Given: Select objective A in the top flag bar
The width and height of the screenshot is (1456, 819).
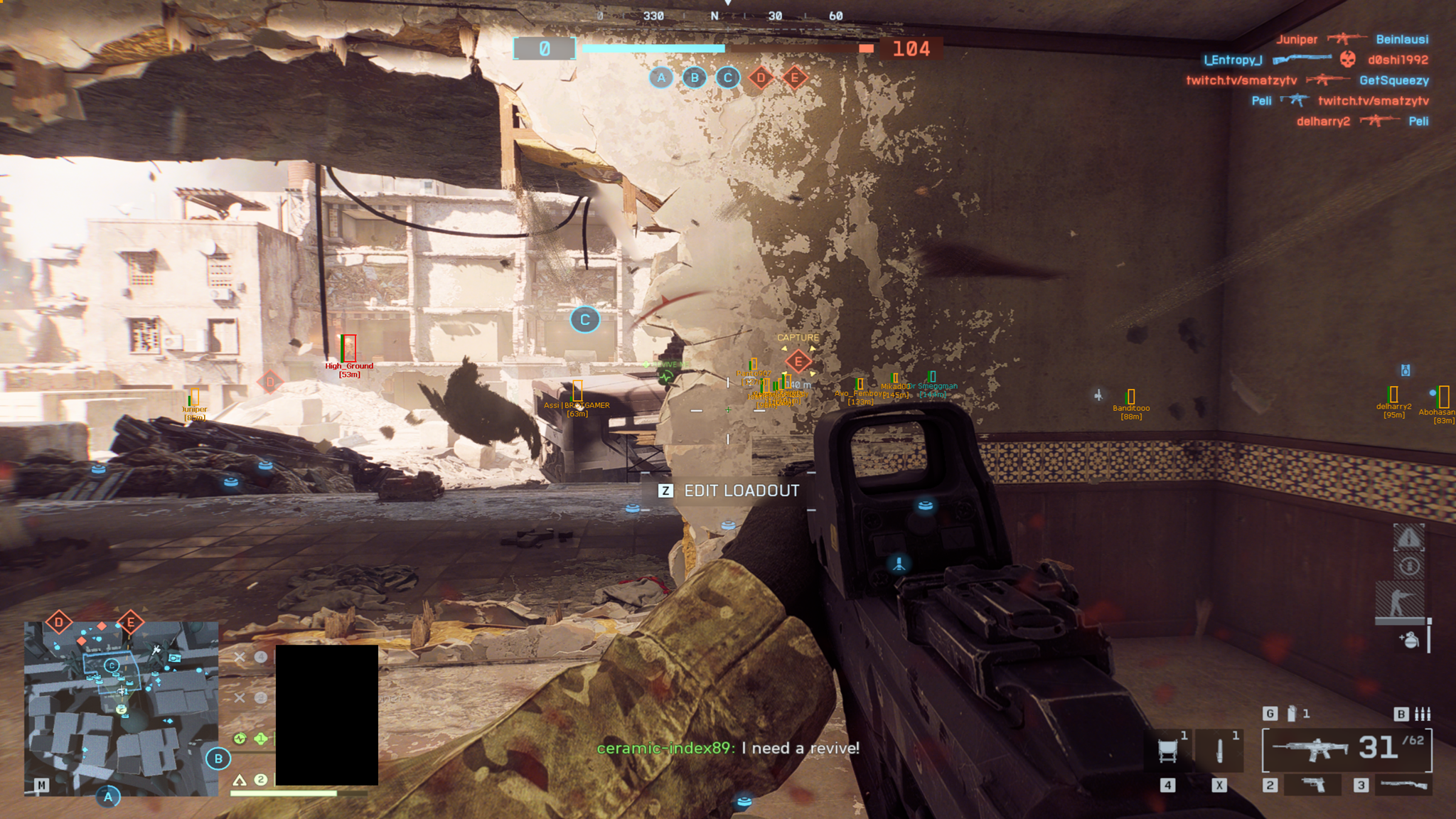Looking at the screenshot, I should [661, 77].
